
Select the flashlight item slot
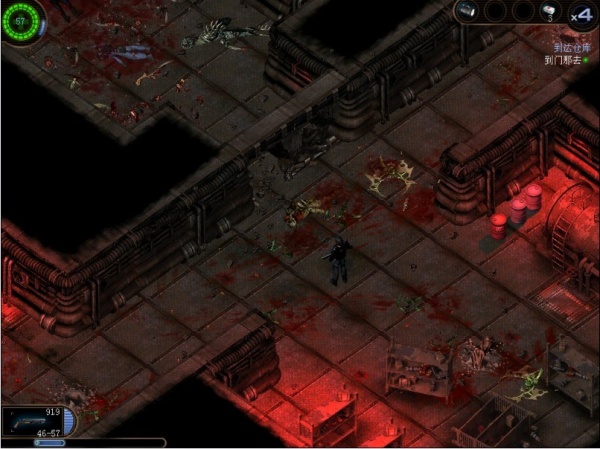(x=468, y=12)
